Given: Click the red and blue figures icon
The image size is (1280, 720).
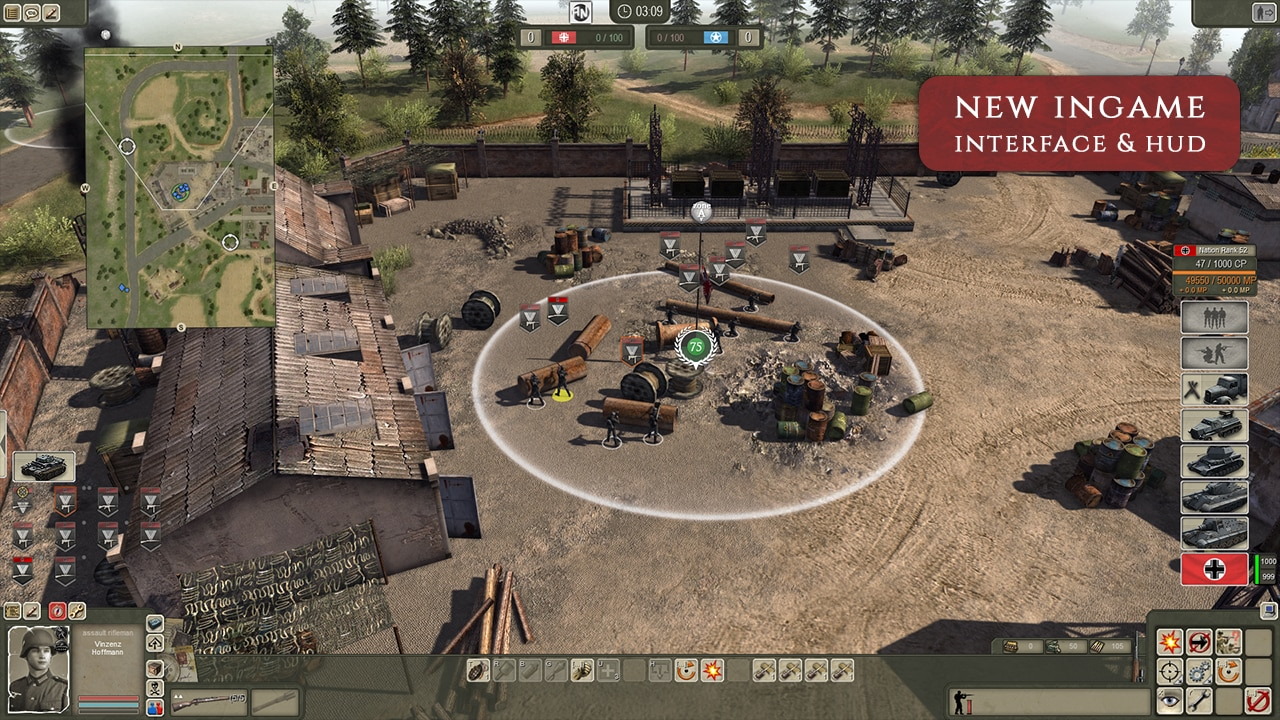Looking at the screenshot, I should click(x=155, y=707).
